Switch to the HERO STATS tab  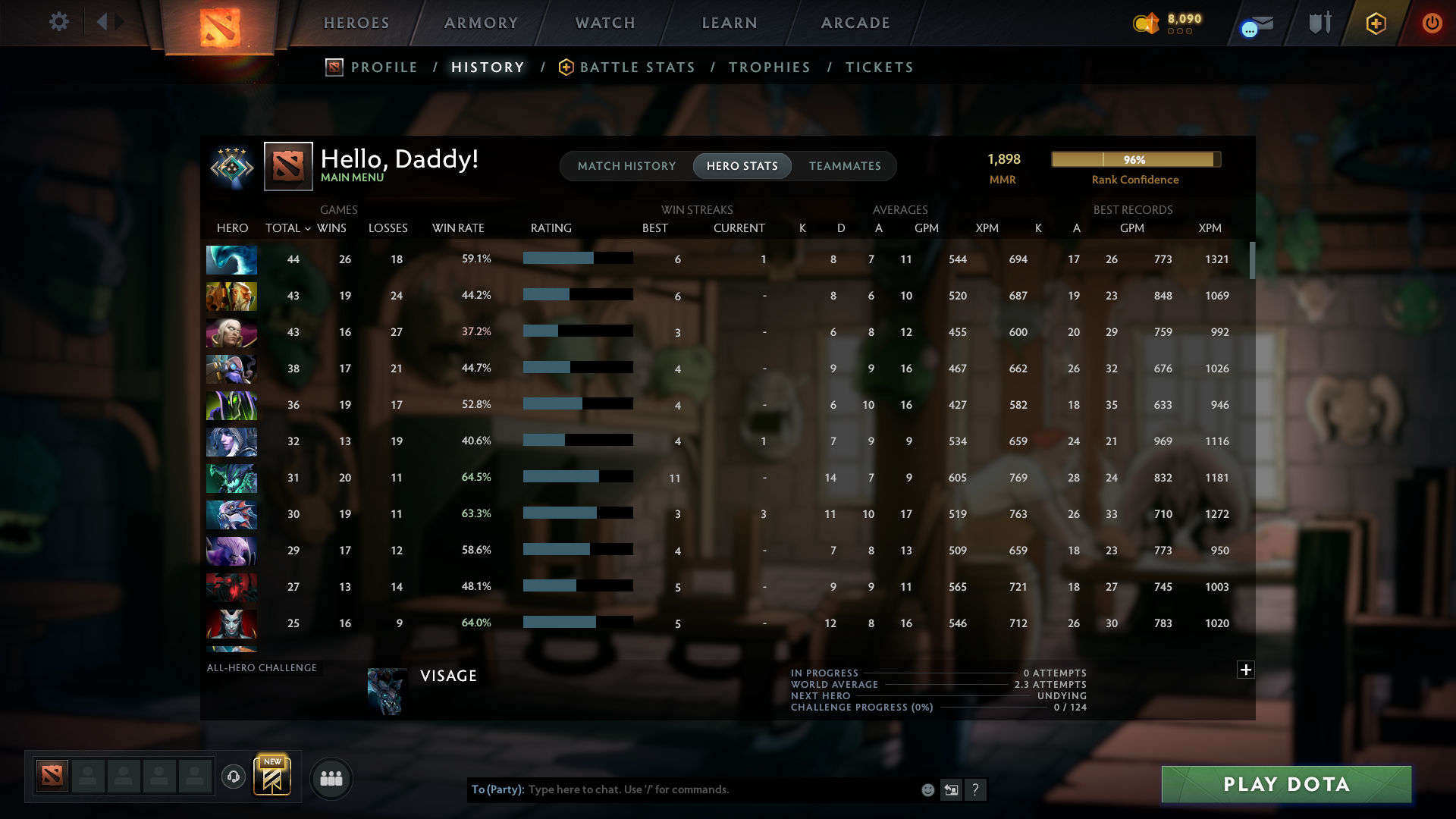click(742, 165)
